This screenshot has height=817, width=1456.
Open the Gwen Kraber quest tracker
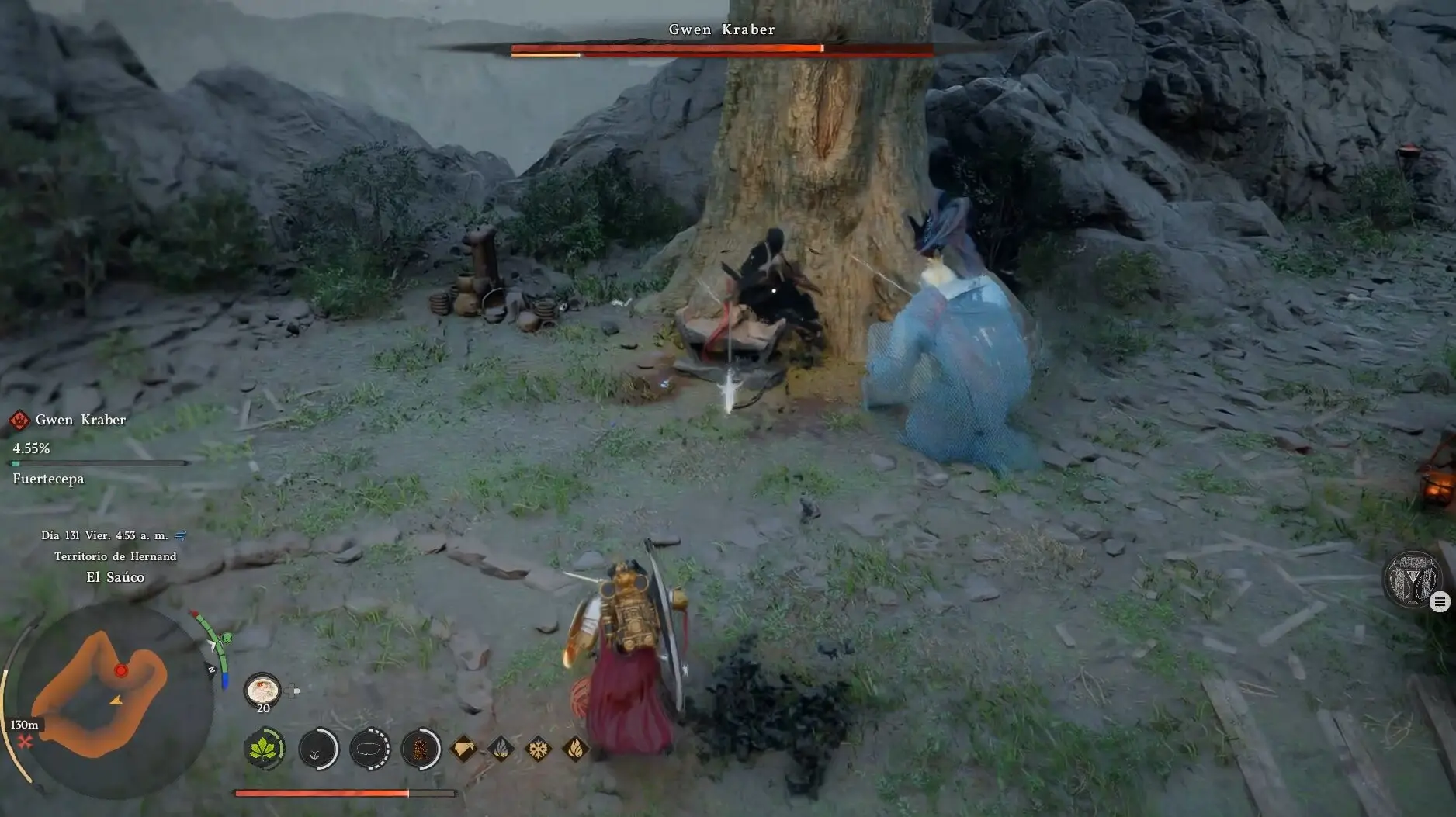point(80,420)
